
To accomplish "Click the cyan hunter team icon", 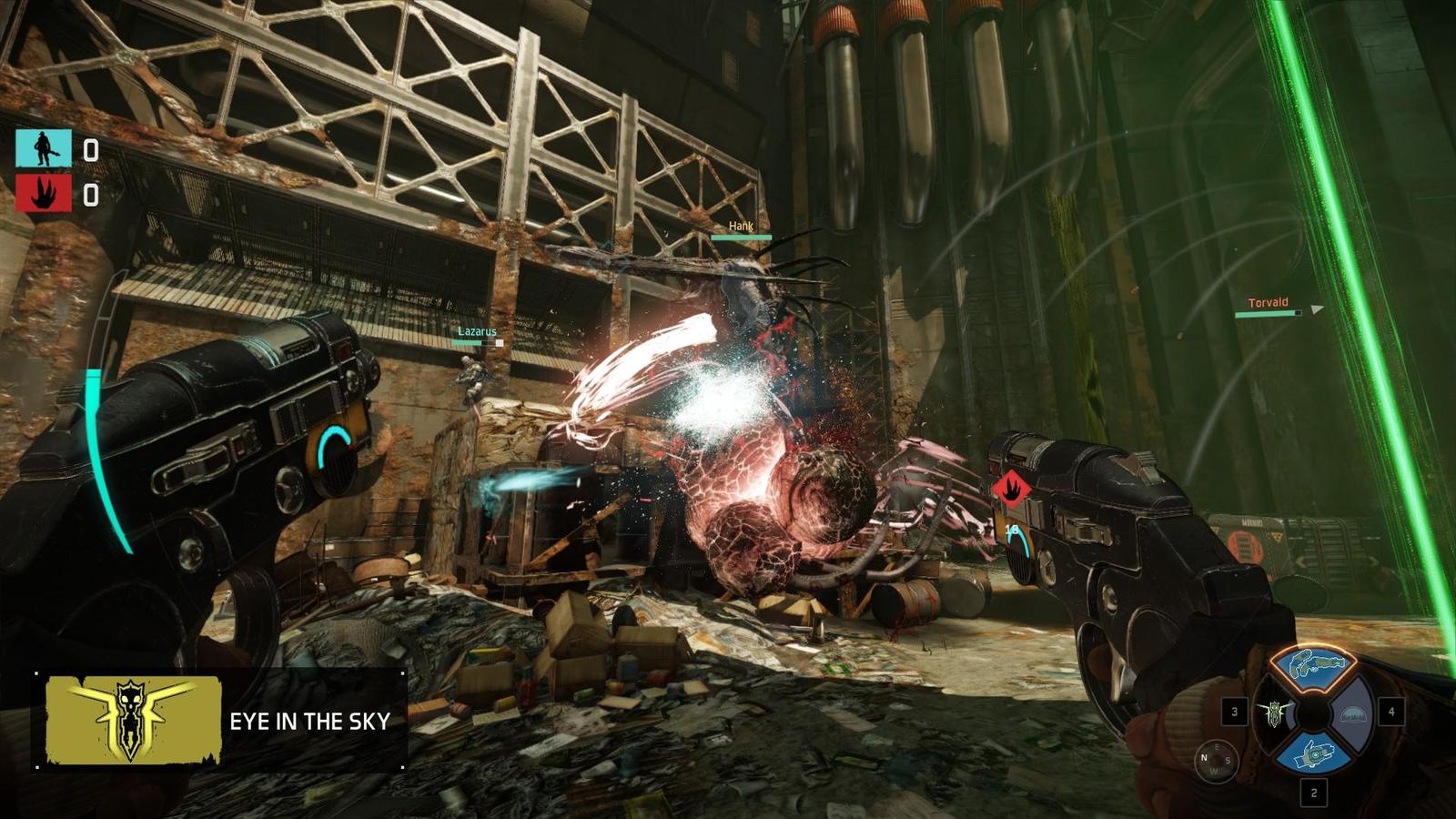I will [x=43, y=148].
